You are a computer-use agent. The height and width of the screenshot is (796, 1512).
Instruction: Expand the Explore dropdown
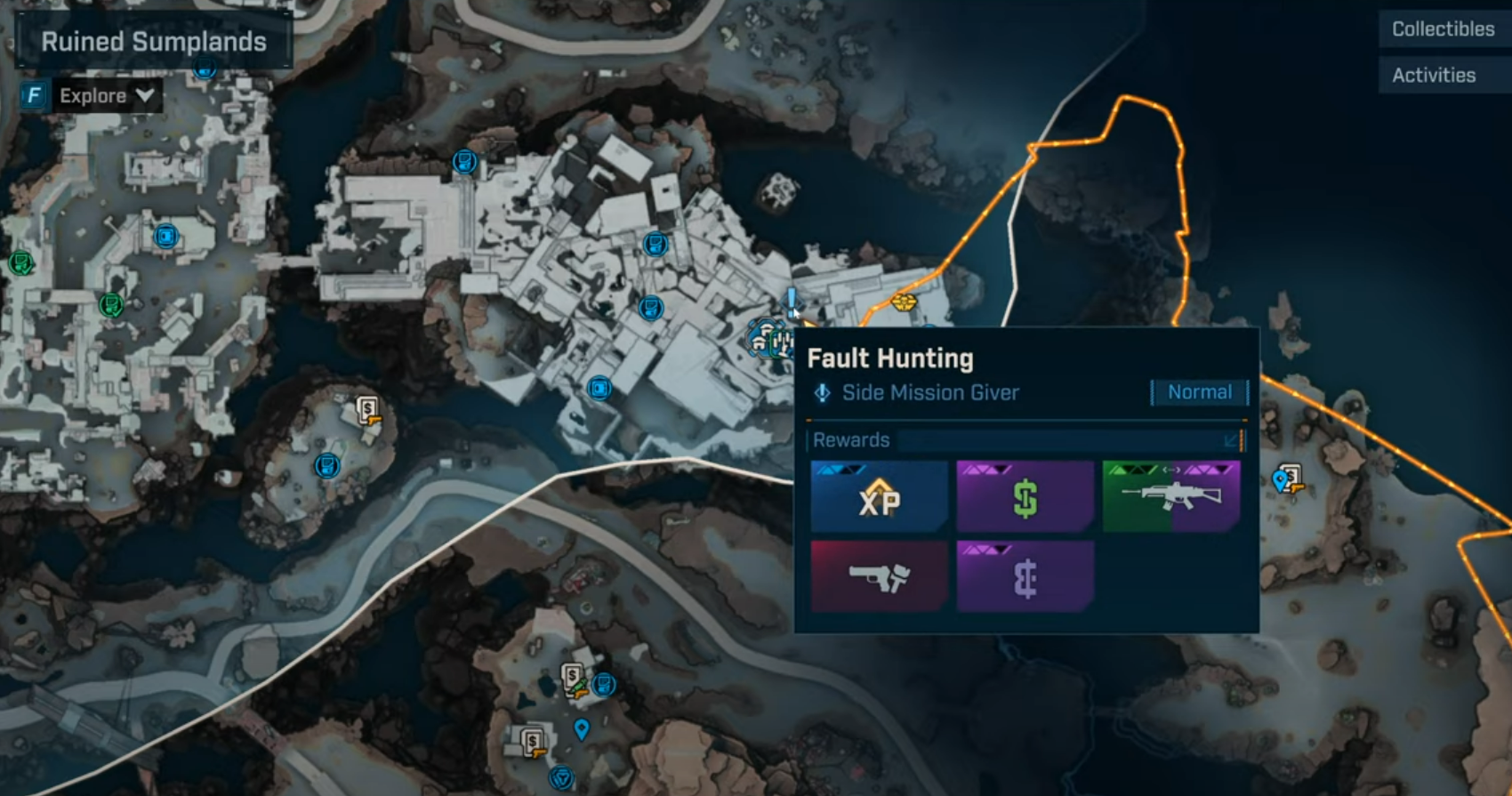(x=106, y=95)
